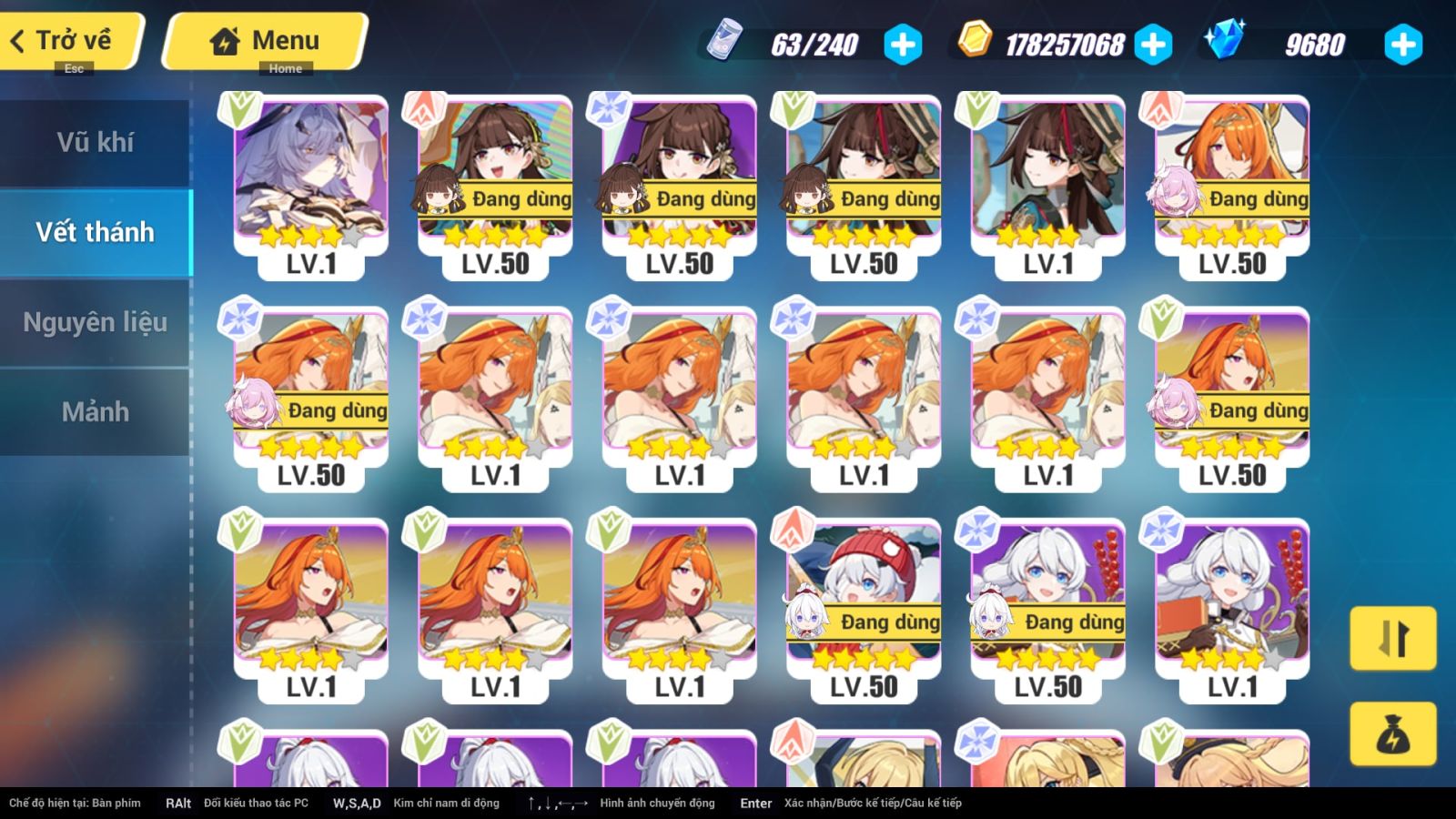Open the Nguyên liệu tab
The image size is (1456, 819).
click(x=95, y=322)
